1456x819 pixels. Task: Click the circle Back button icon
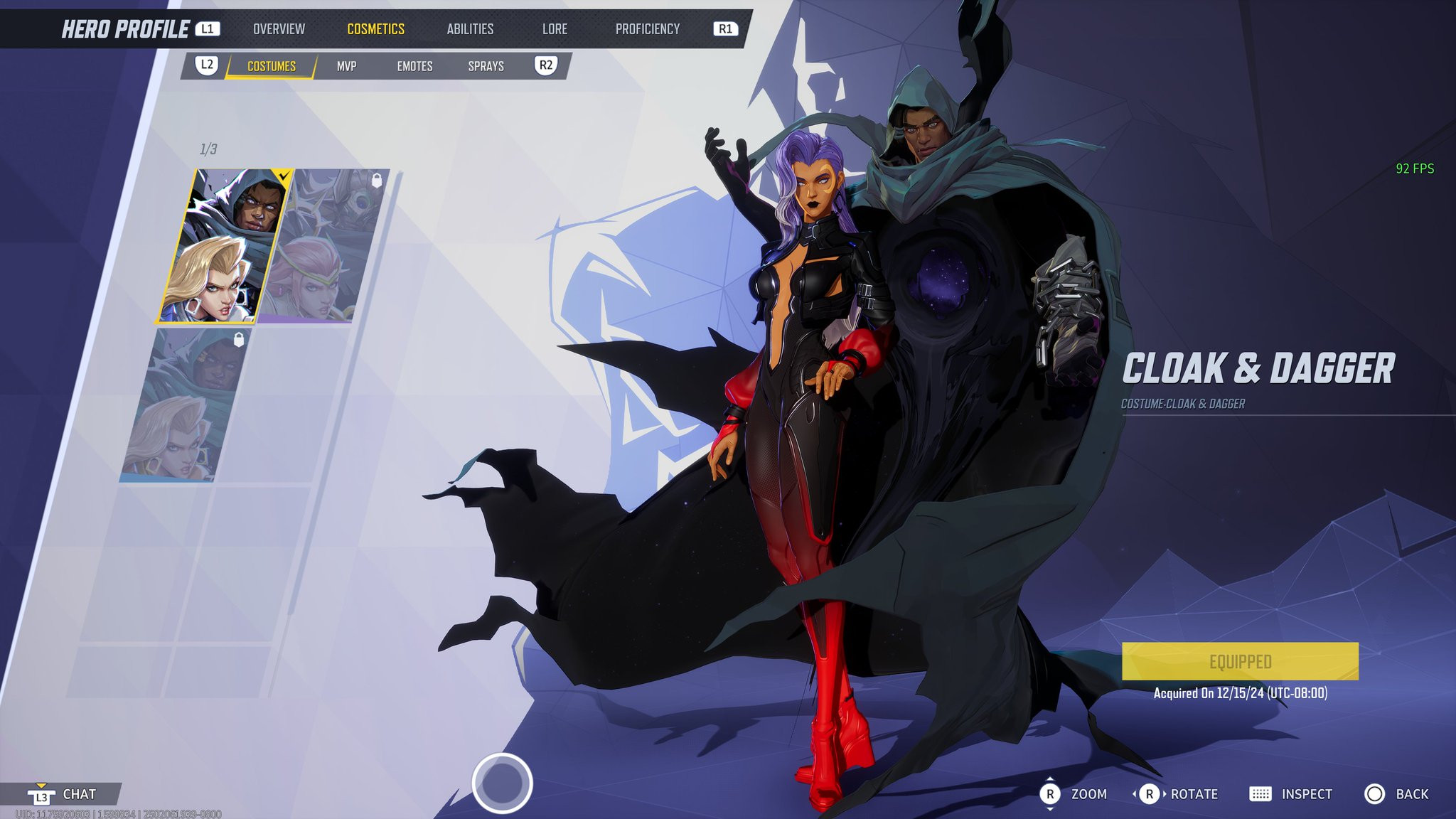tap(1375, 793)
